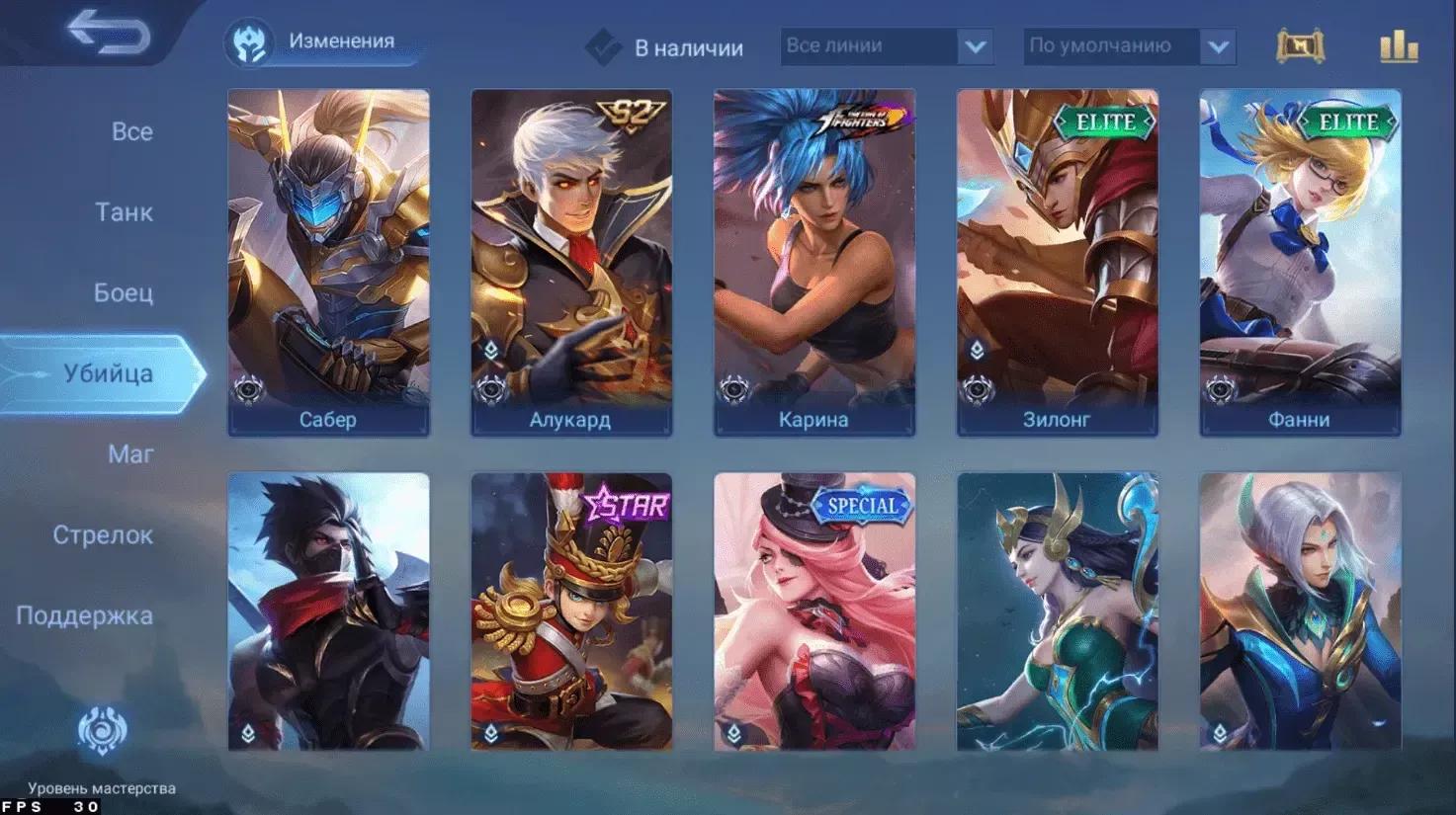Open the Все линии dropdown
Viewport: 1456px width, 815px height.
coord(886,46)
